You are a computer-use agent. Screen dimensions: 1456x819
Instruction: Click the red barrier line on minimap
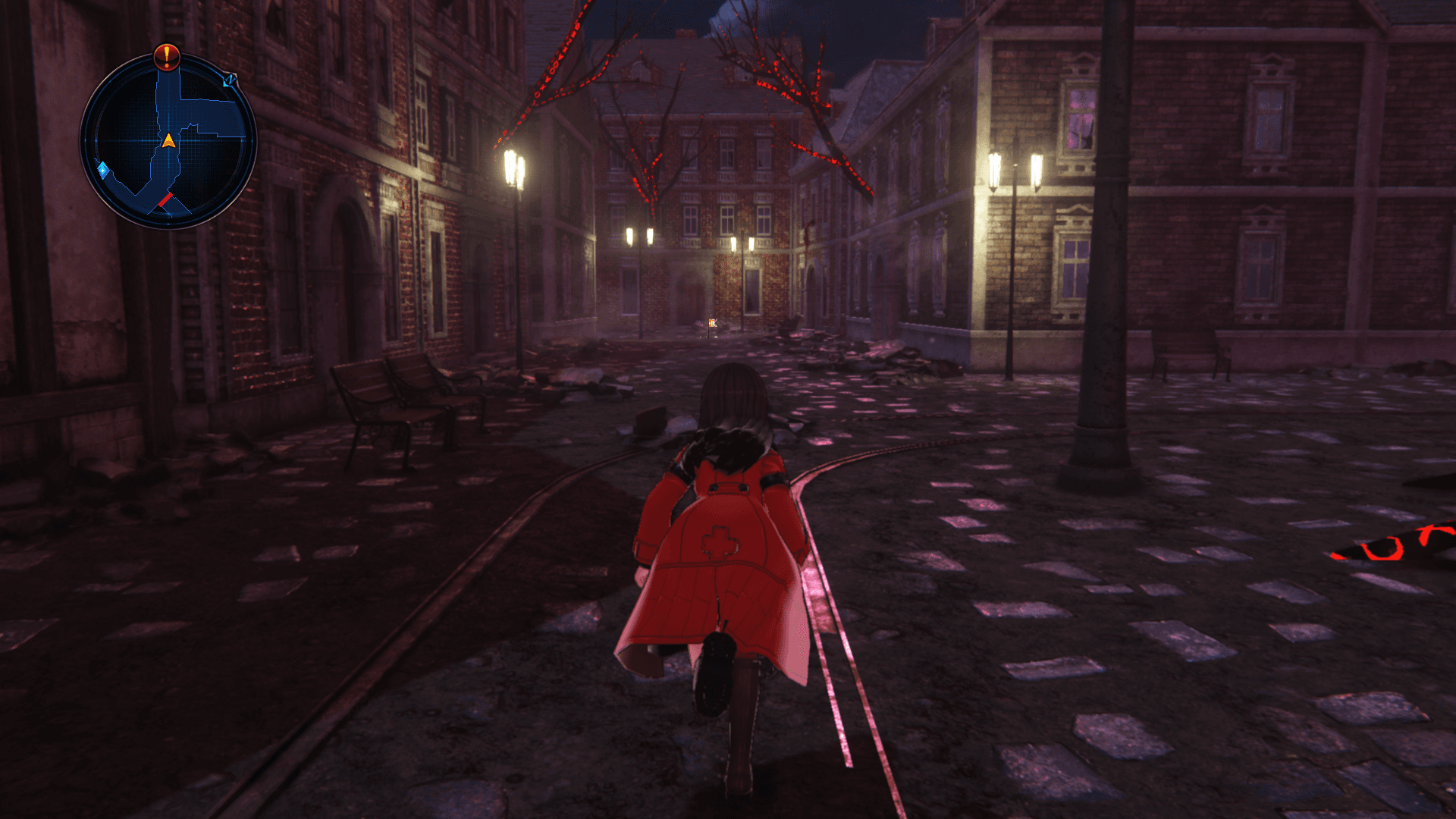click(x=165, y=200)
